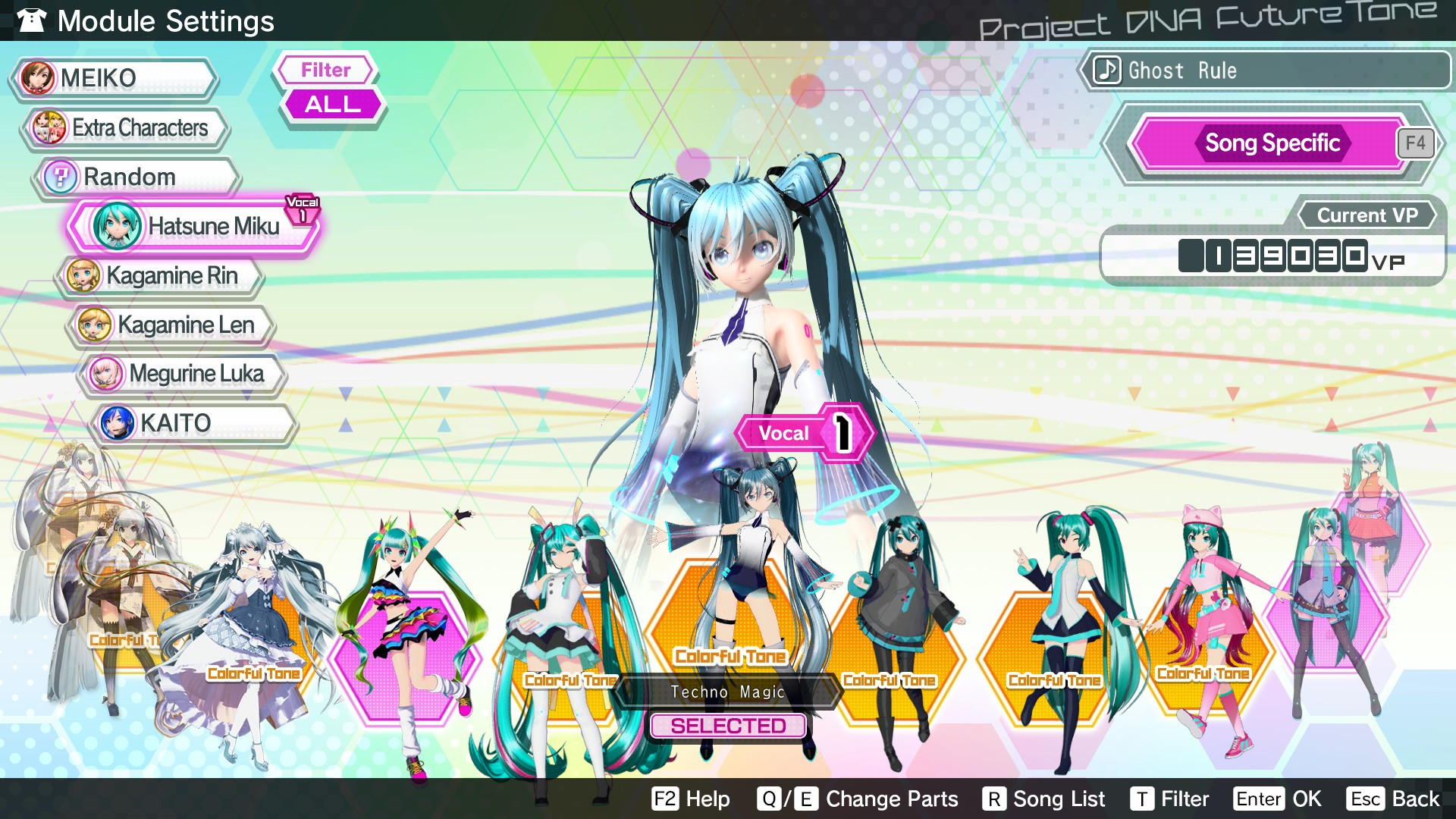
Task: Click the music note icon beside Ghost Rule
Action: [1106, 71]
